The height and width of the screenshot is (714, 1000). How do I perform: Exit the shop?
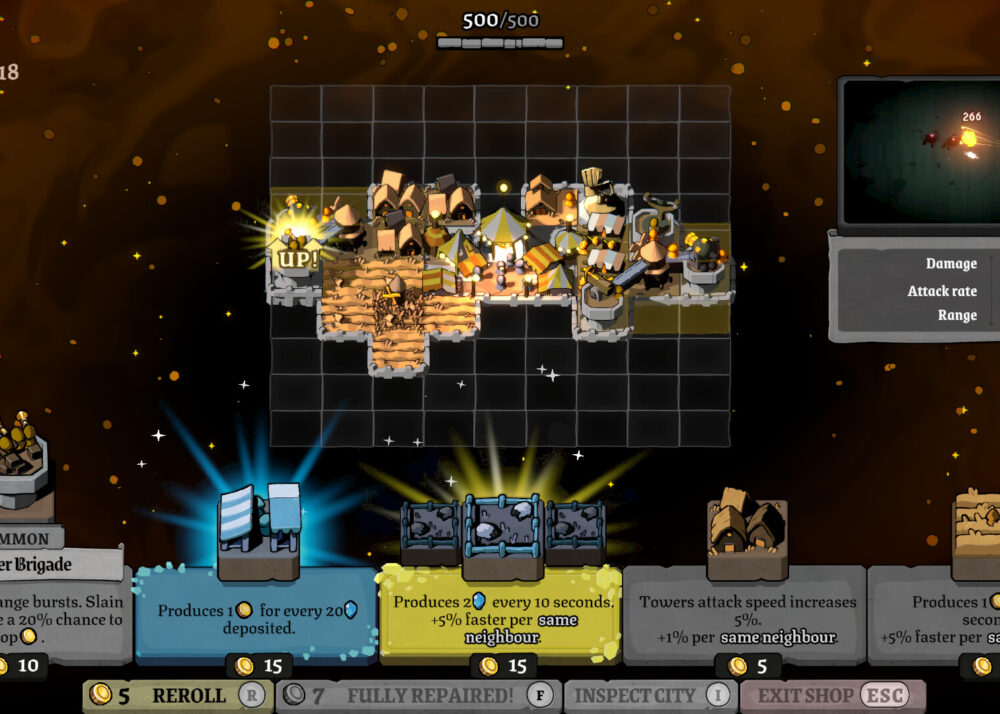831,696
